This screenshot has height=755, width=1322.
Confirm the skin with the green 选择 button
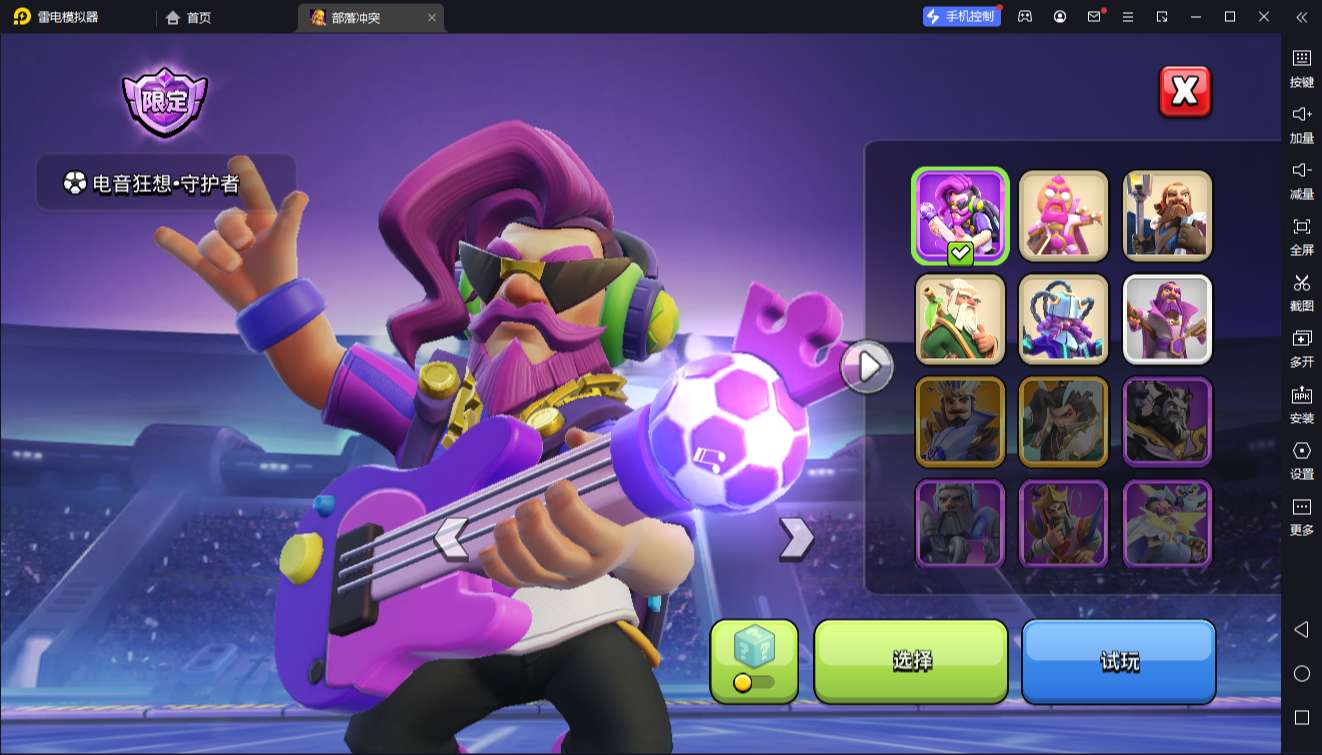(x=911, y=660)
